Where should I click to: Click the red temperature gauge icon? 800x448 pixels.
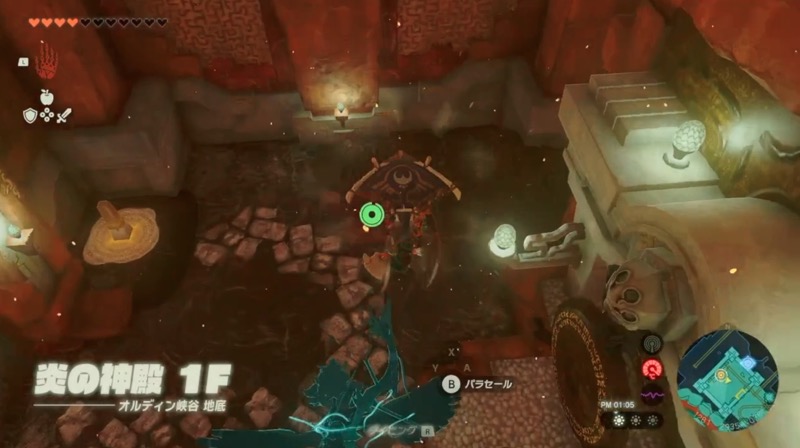tap(652, 369)
